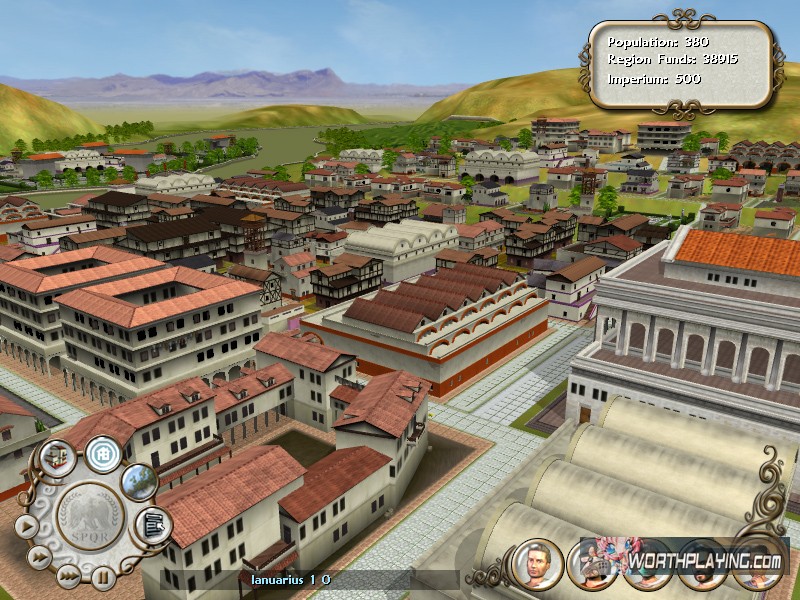Open the region map globe icon
This screenshot has height=600, width=800.
[x=140, y=481]
